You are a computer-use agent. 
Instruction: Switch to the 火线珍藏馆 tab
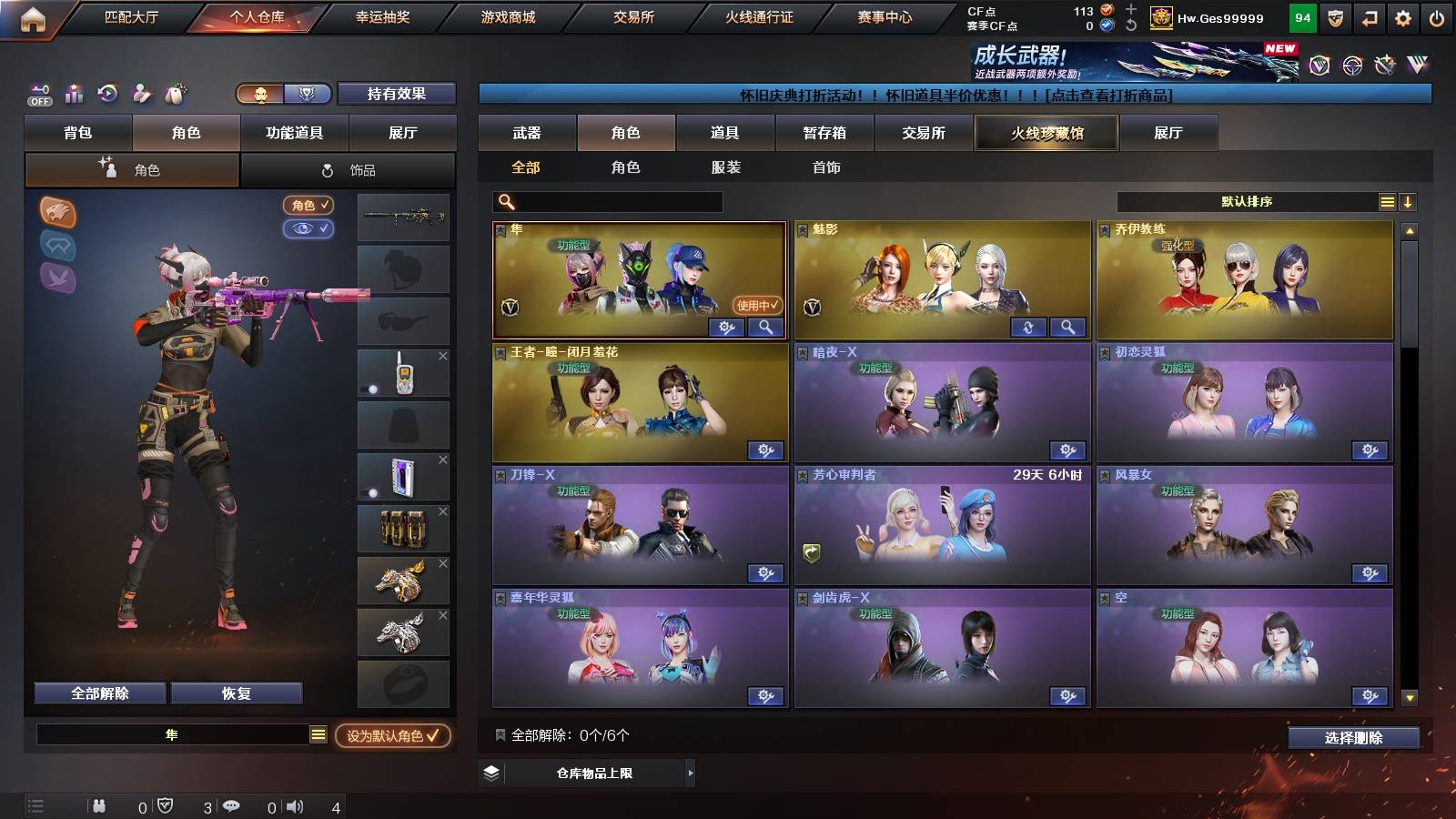1046,133
